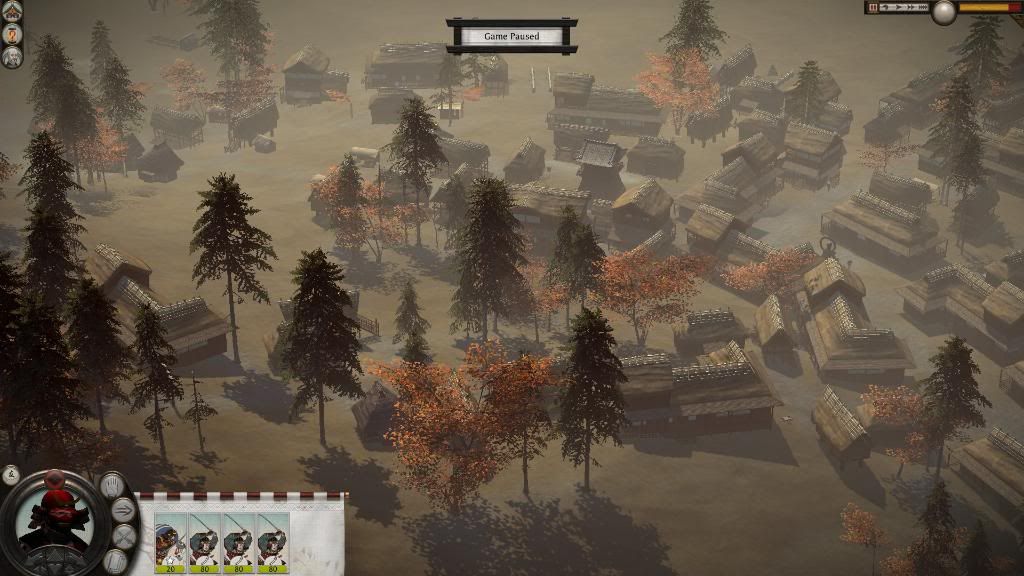Open the bearded advisor portrait button

(12, 56)
